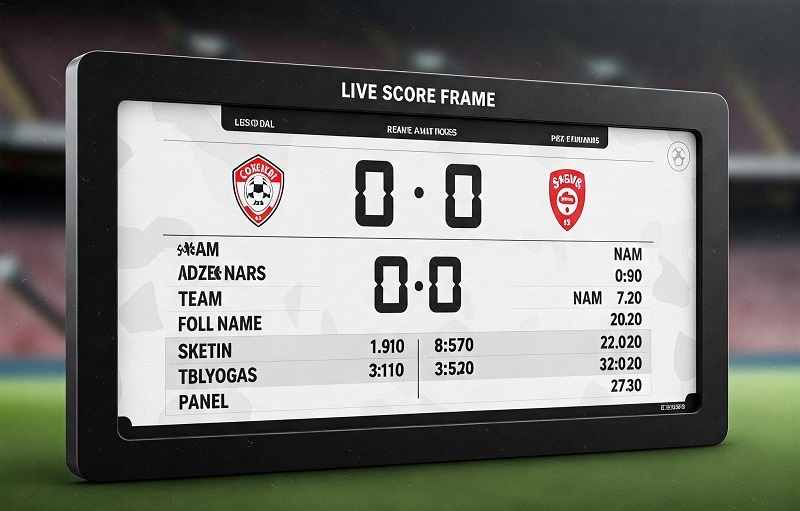The image size is (800, 511).
Task: Click the soccer ball icon in panel corner
Action: 678,157
